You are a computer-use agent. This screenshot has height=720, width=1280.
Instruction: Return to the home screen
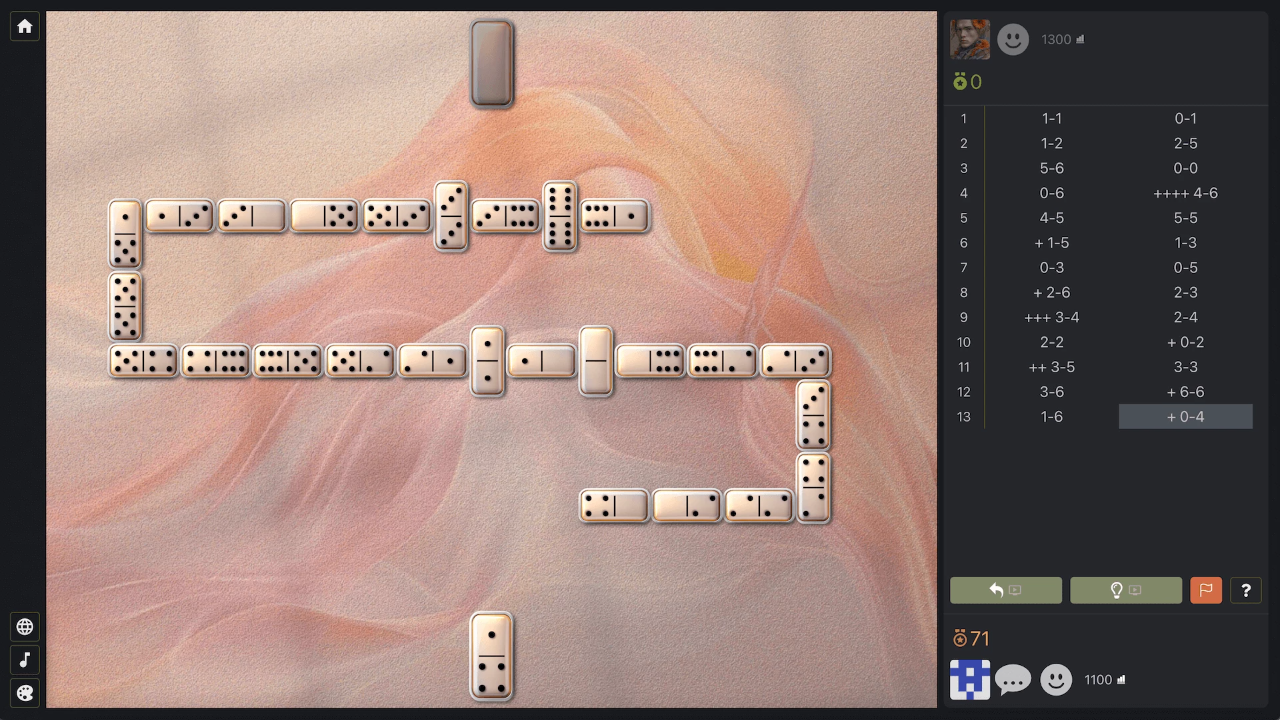(x=24, y=26)
